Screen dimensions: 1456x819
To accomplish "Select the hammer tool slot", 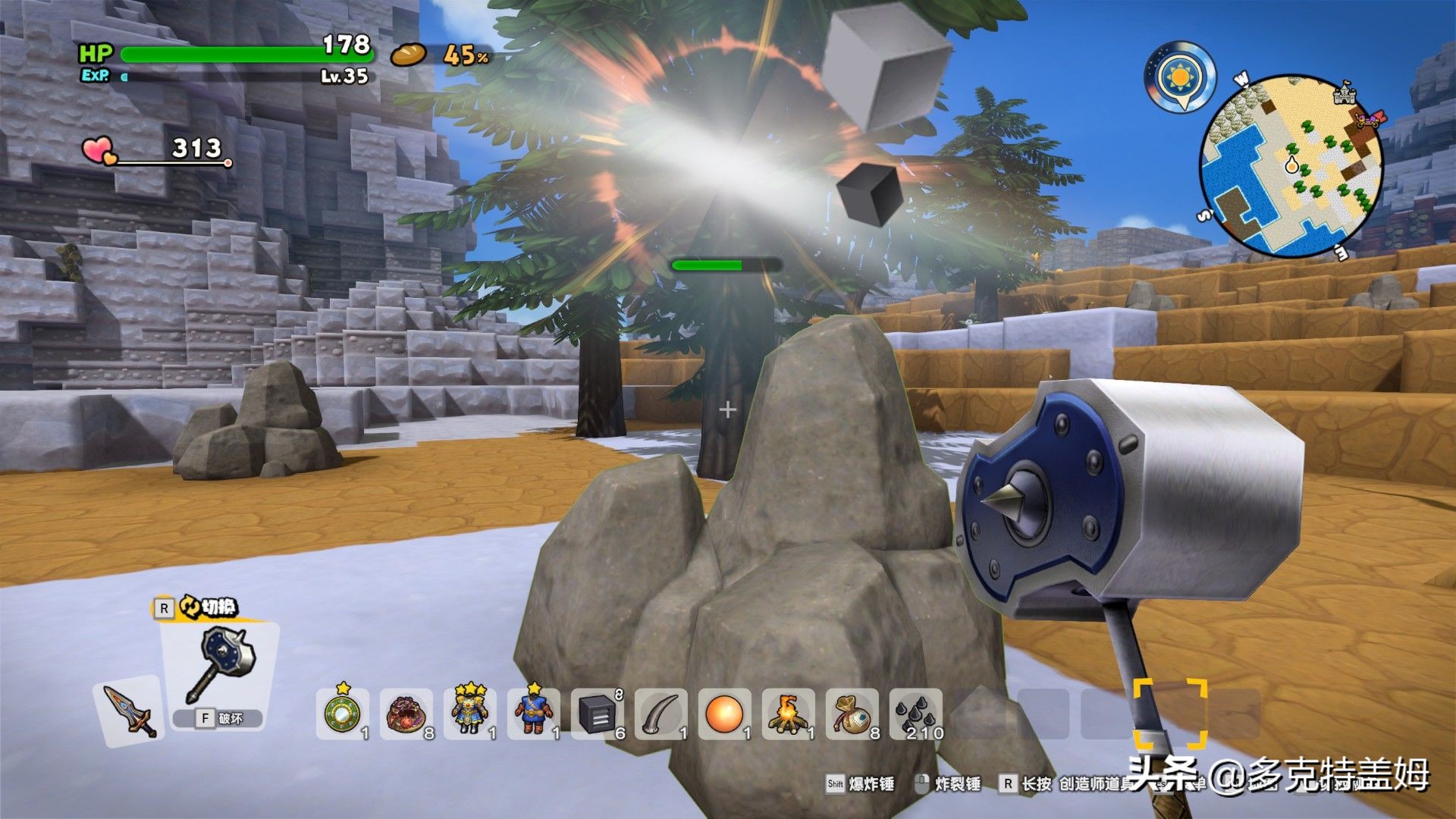I will 221,667.
